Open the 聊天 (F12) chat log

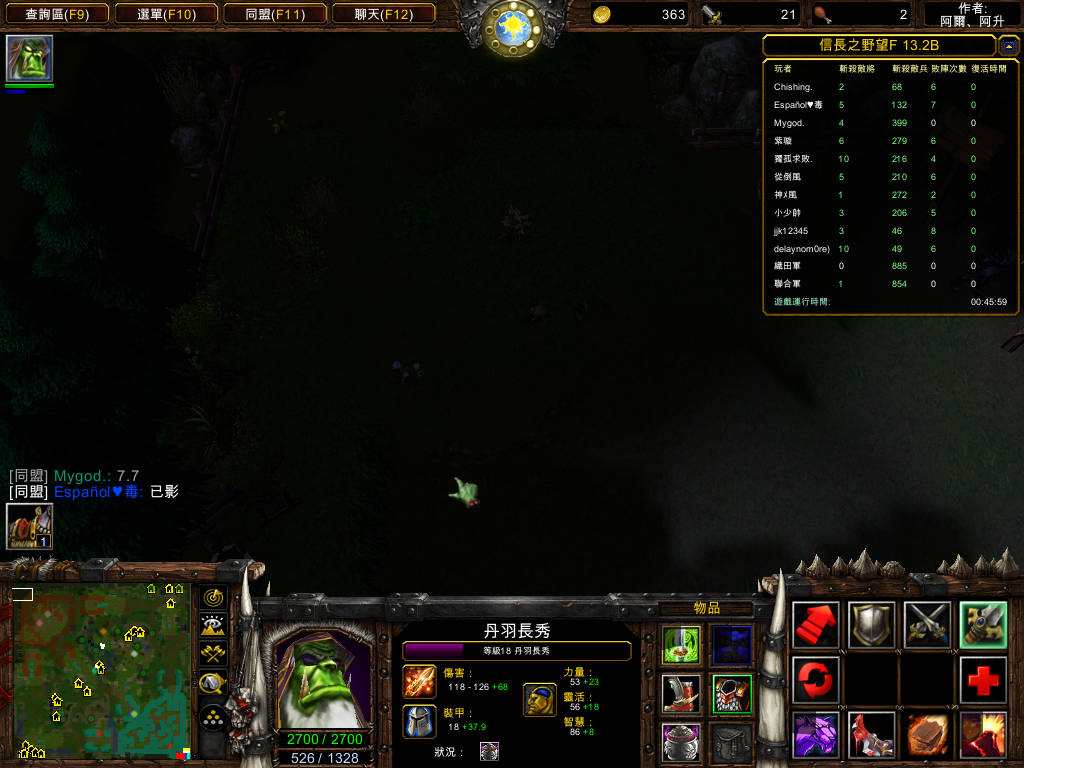coord(383,14)
